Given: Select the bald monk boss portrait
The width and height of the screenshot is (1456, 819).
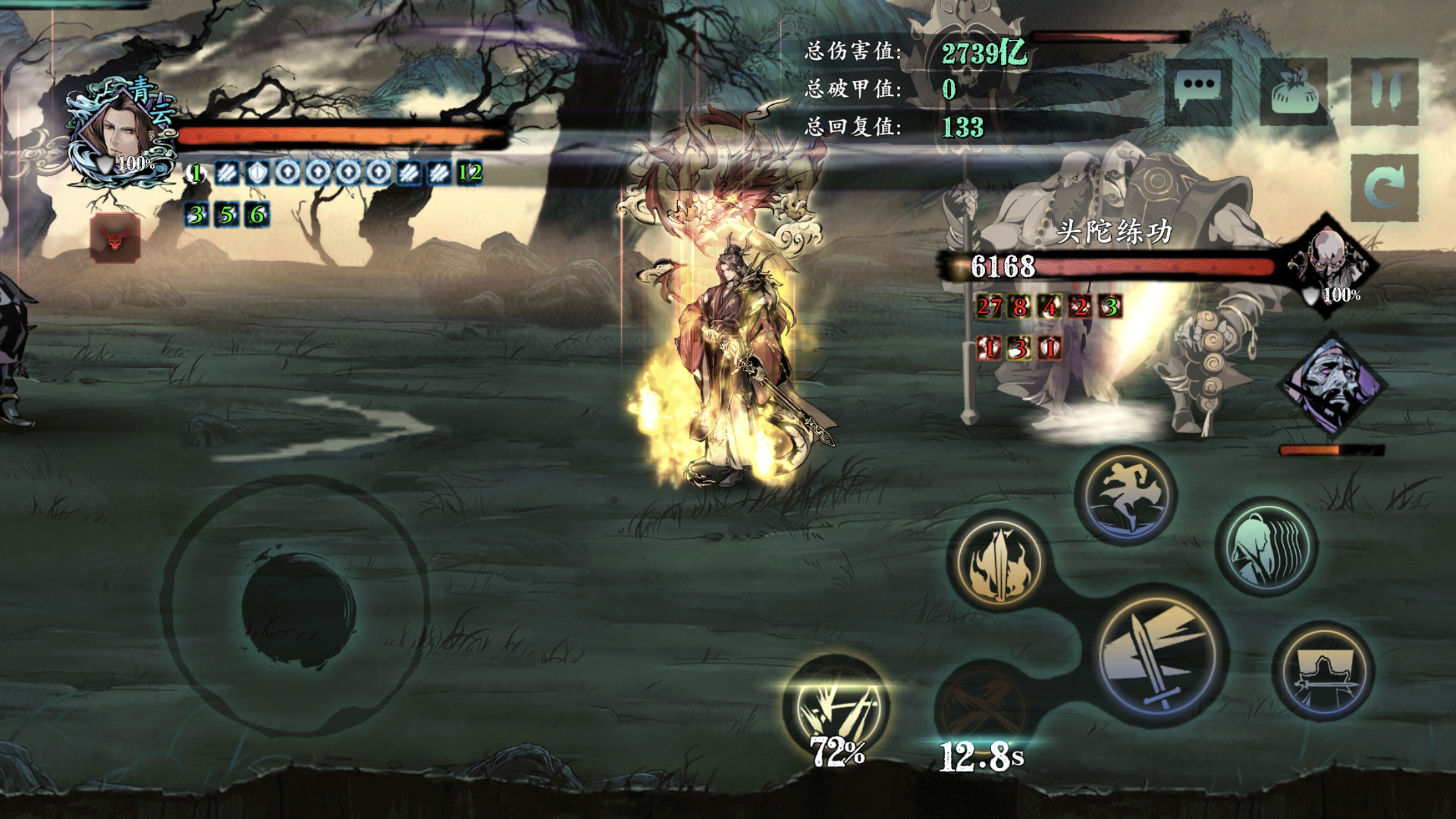Looking at the screenshot, I should point(1331,264).
